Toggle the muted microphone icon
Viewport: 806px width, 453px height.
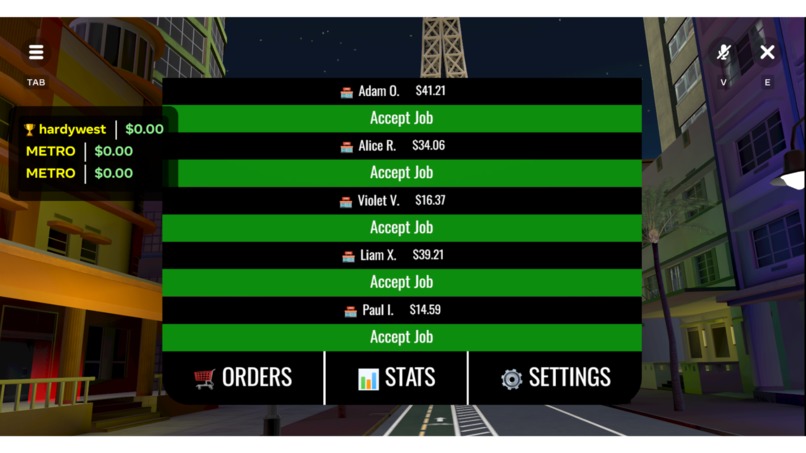point(724,53)
